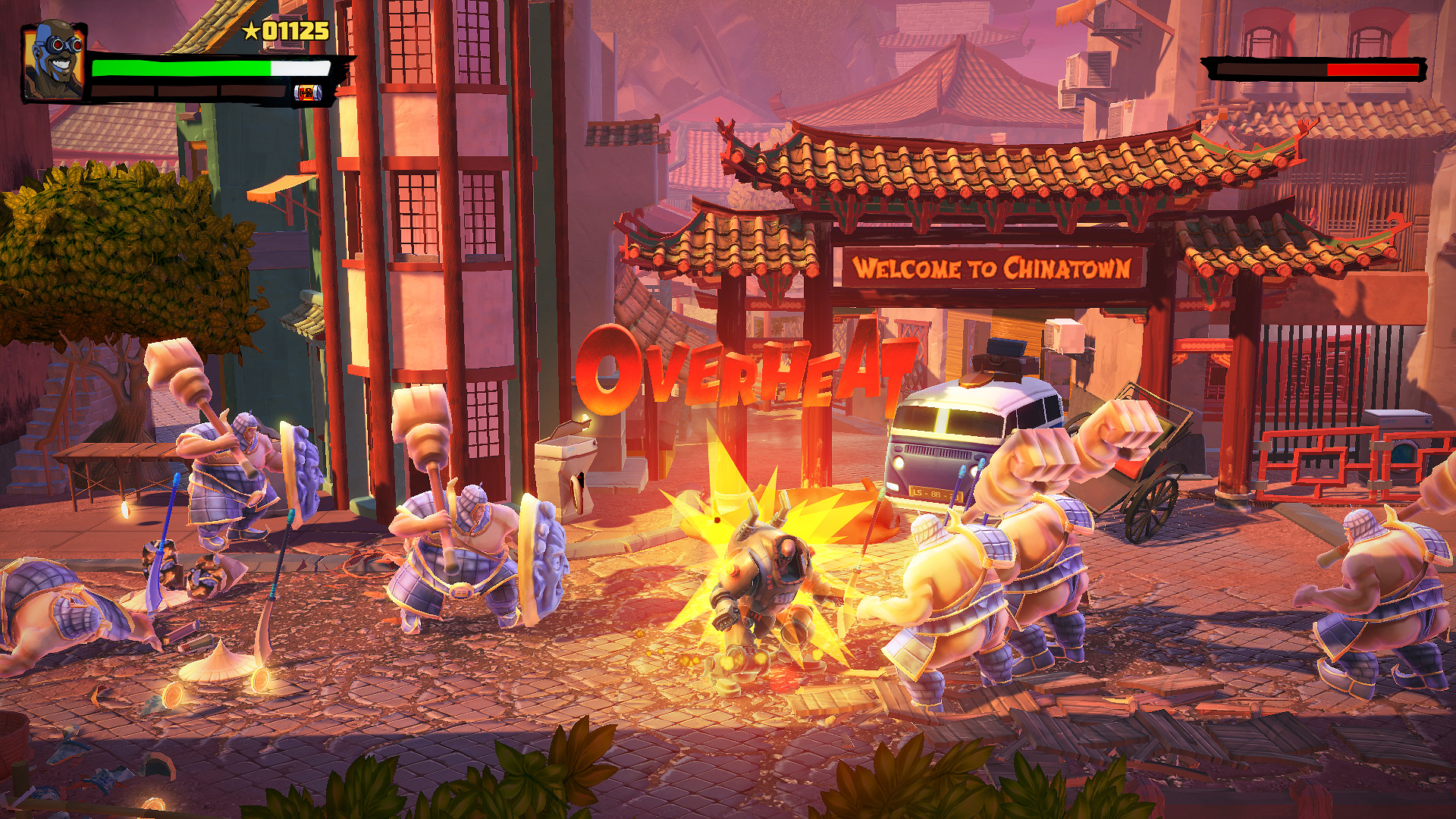Click the green player health bar
Image resolution: width=1456 pixels, height=819 pixels.
click(182, 67)
